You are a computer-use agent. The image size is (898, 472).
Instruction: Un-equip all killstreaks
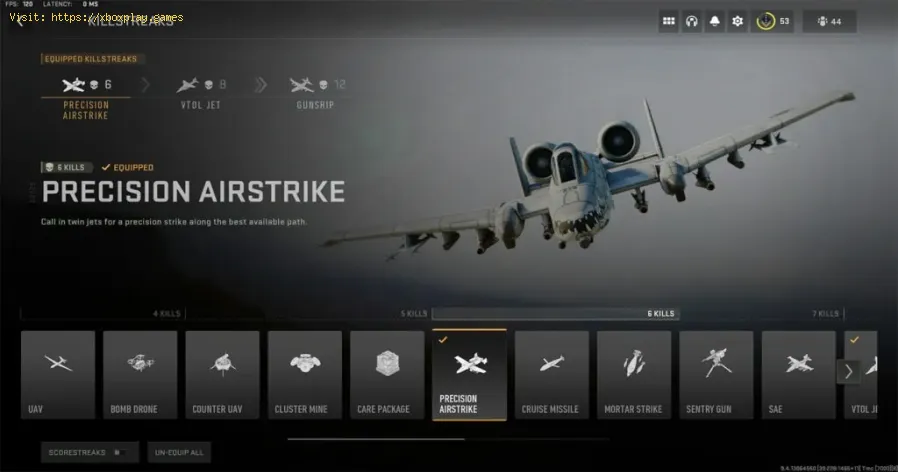[x=180, y=453]
